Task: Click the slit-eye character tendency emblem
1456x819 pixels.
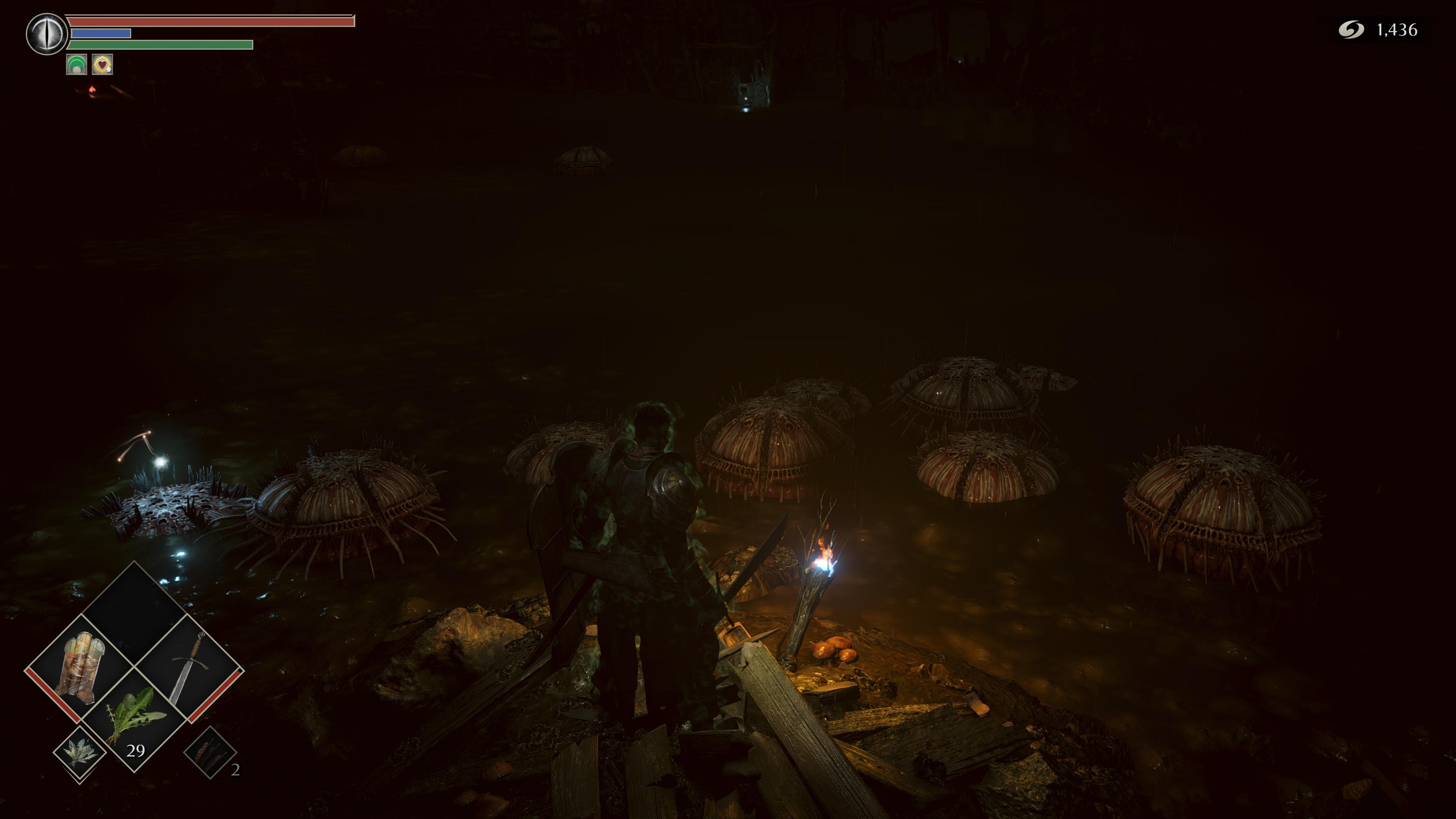Action: (x=47, y=34)
